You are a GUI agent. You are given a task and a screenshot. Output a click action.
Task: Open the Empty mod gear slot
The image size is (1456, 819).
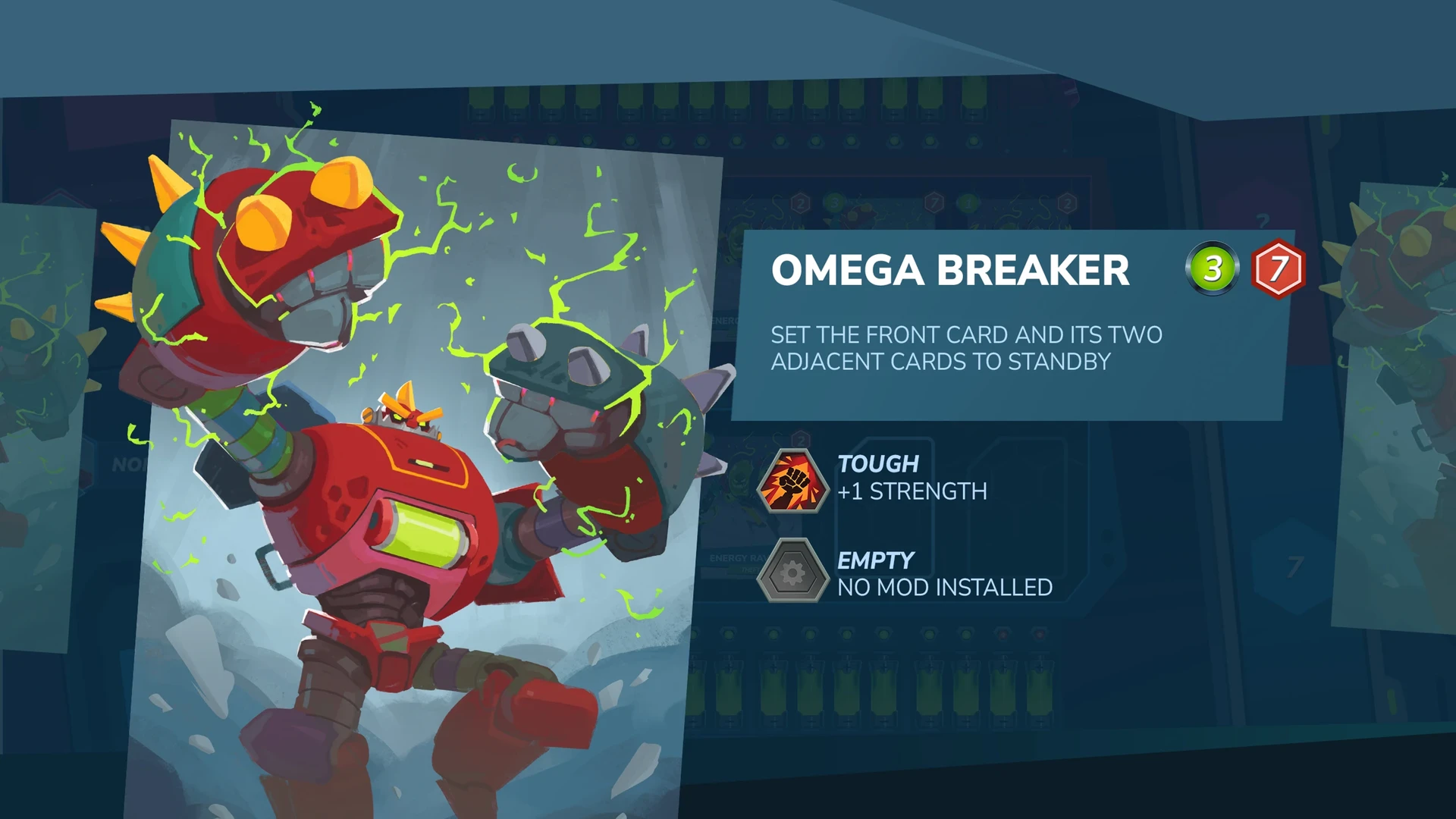click(792, 573)
